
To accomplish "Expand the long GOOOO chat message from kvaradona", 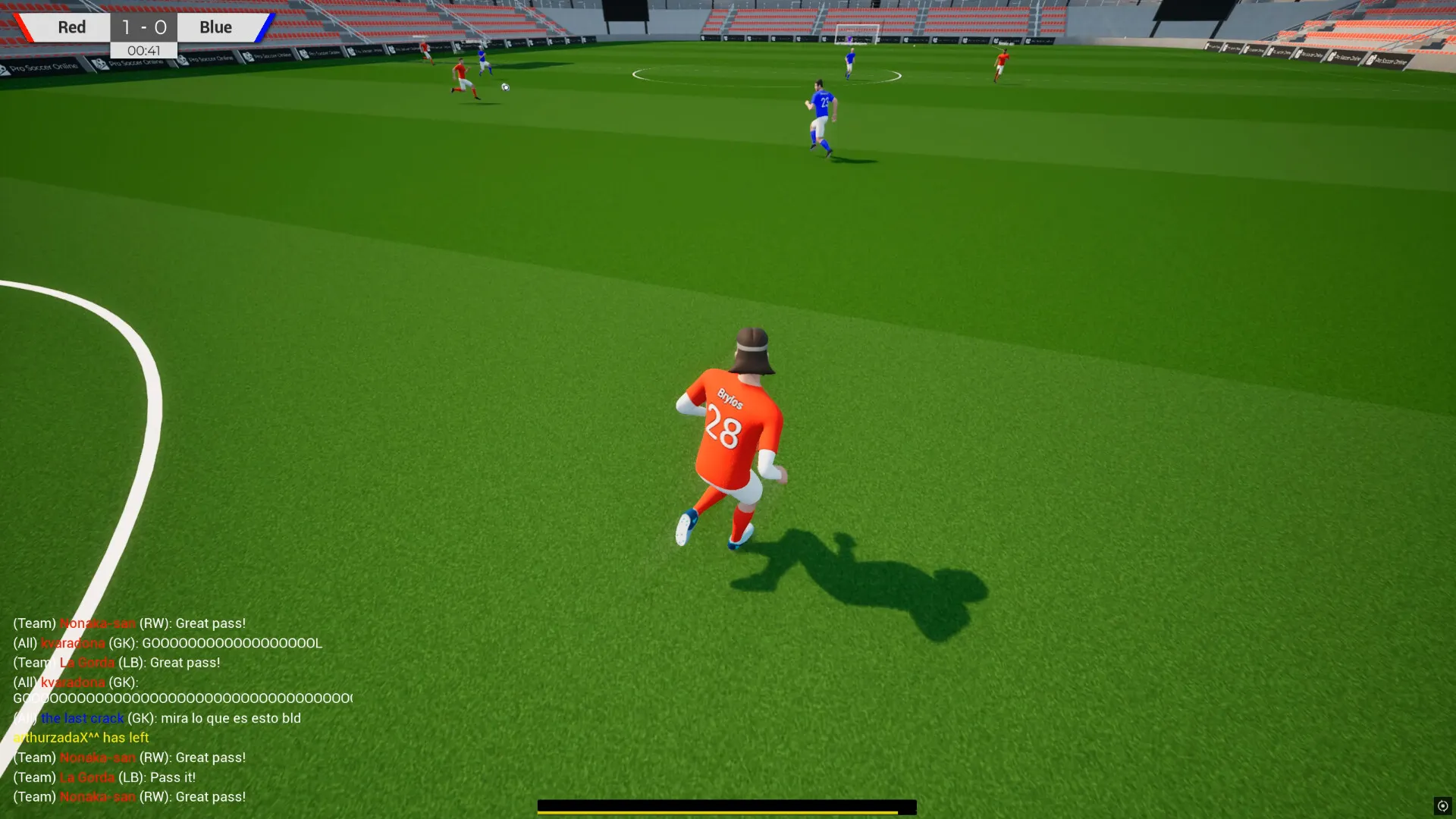I will 182,698.
